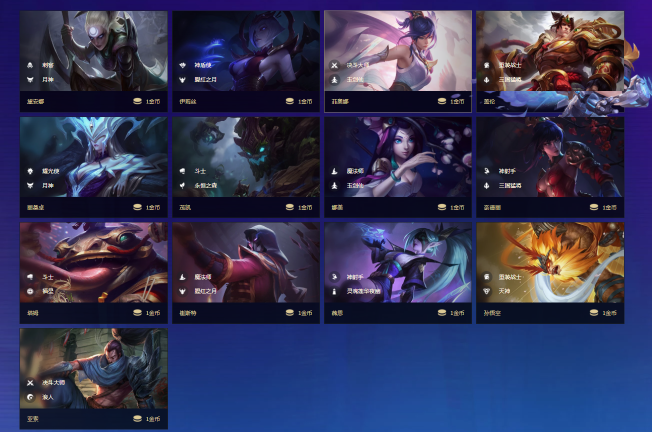
Task: Open the 孙悟空 (Wukong) champion card
Action: [550, 272]
